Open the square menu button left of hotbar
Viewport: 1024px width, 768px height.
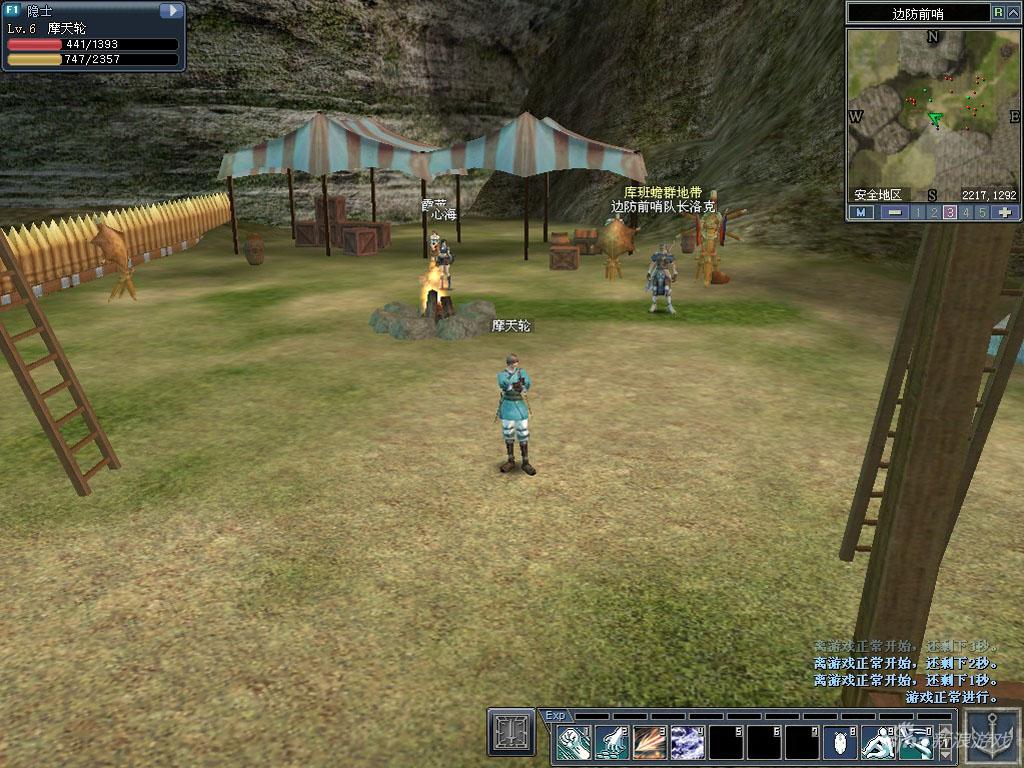click(511, 732)
